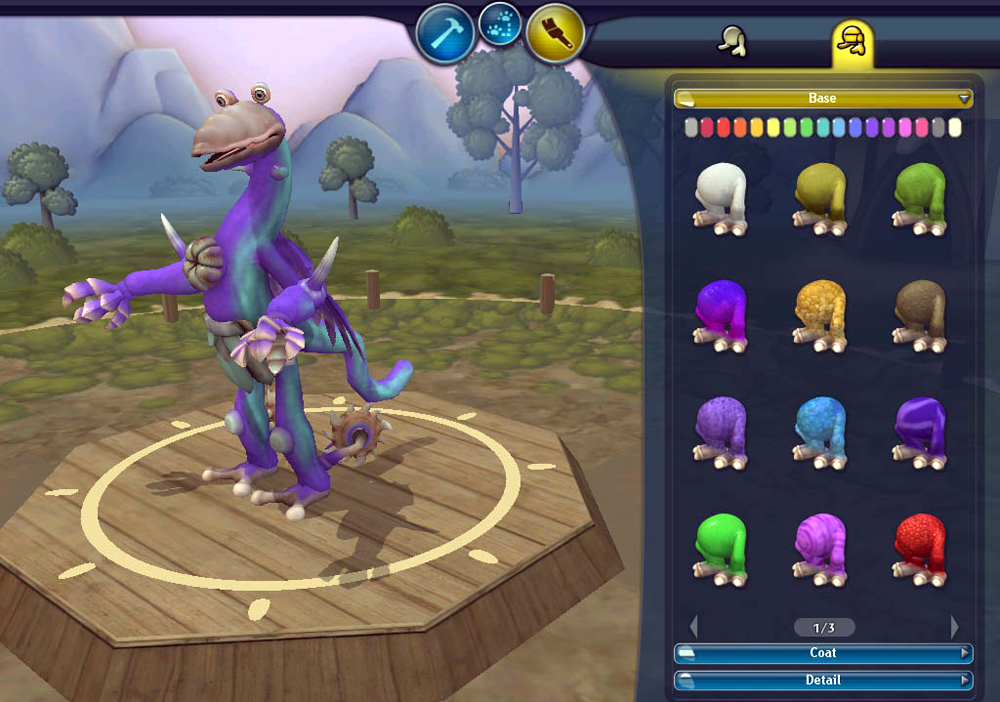Expand the Coat section
Screen dimensions: 1000x702
tap(822, 653)
